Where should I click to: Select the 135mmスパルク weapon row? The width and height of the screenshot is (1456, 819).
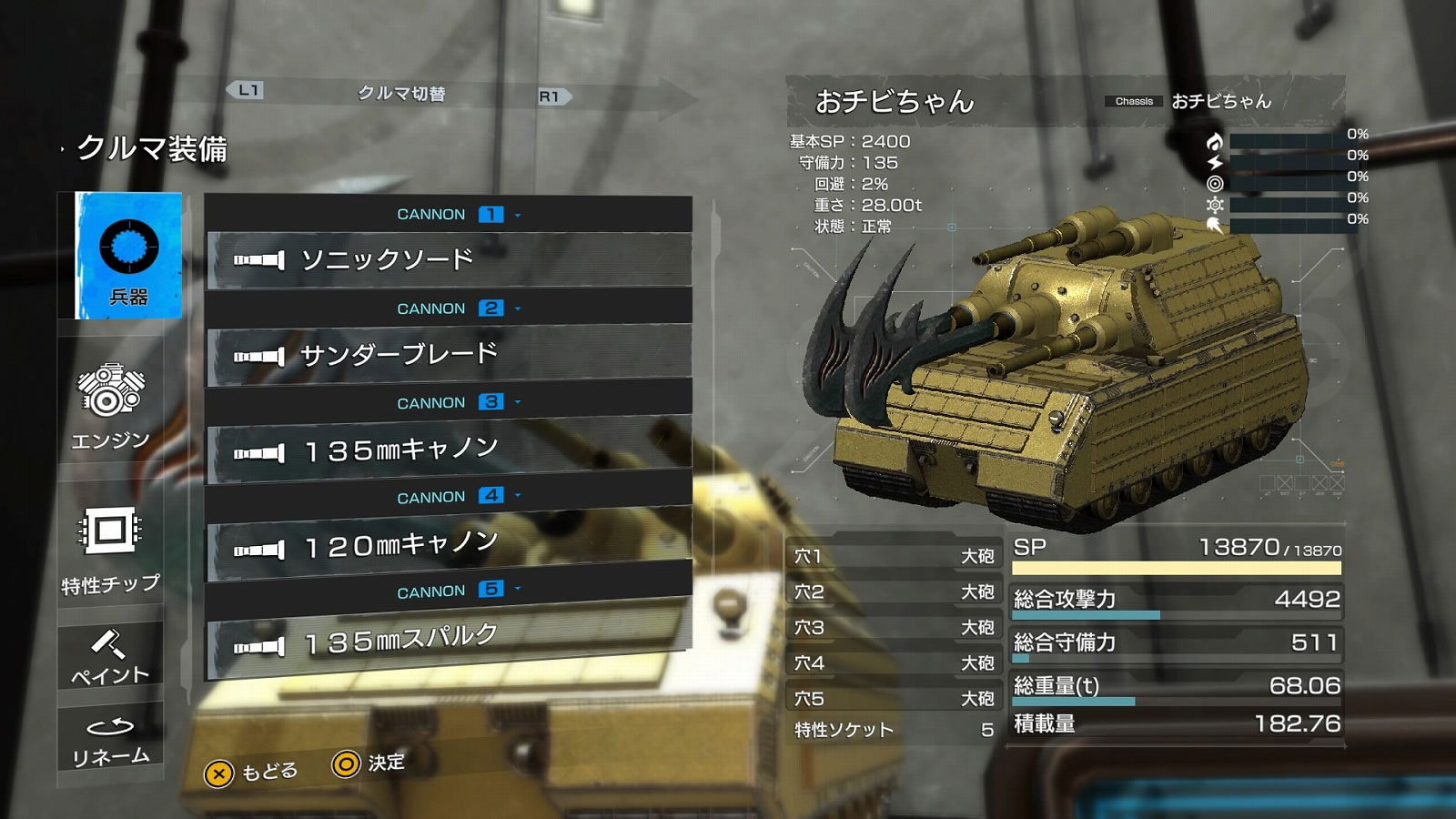coord(449,641)
